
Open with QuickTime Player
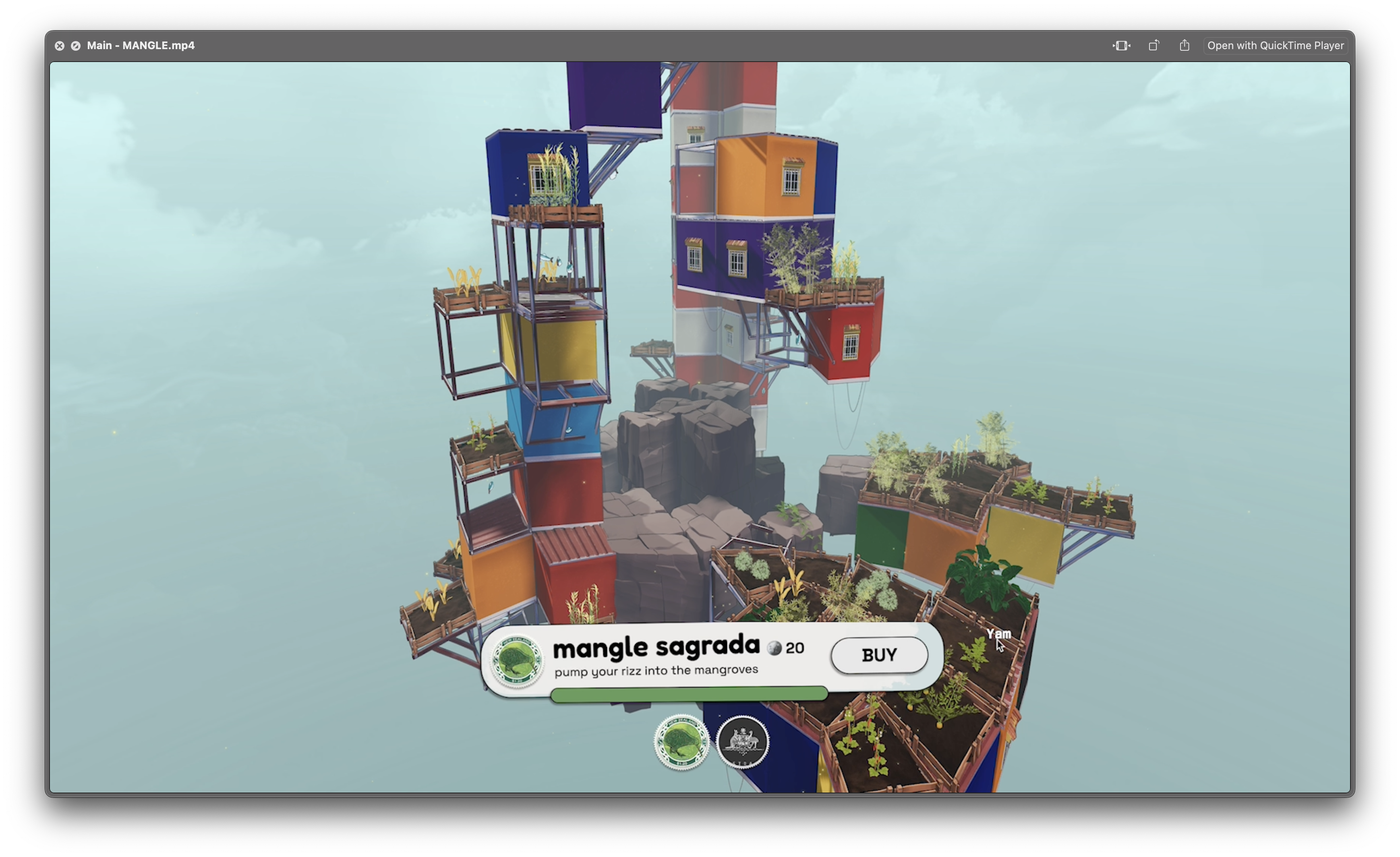1275,46
